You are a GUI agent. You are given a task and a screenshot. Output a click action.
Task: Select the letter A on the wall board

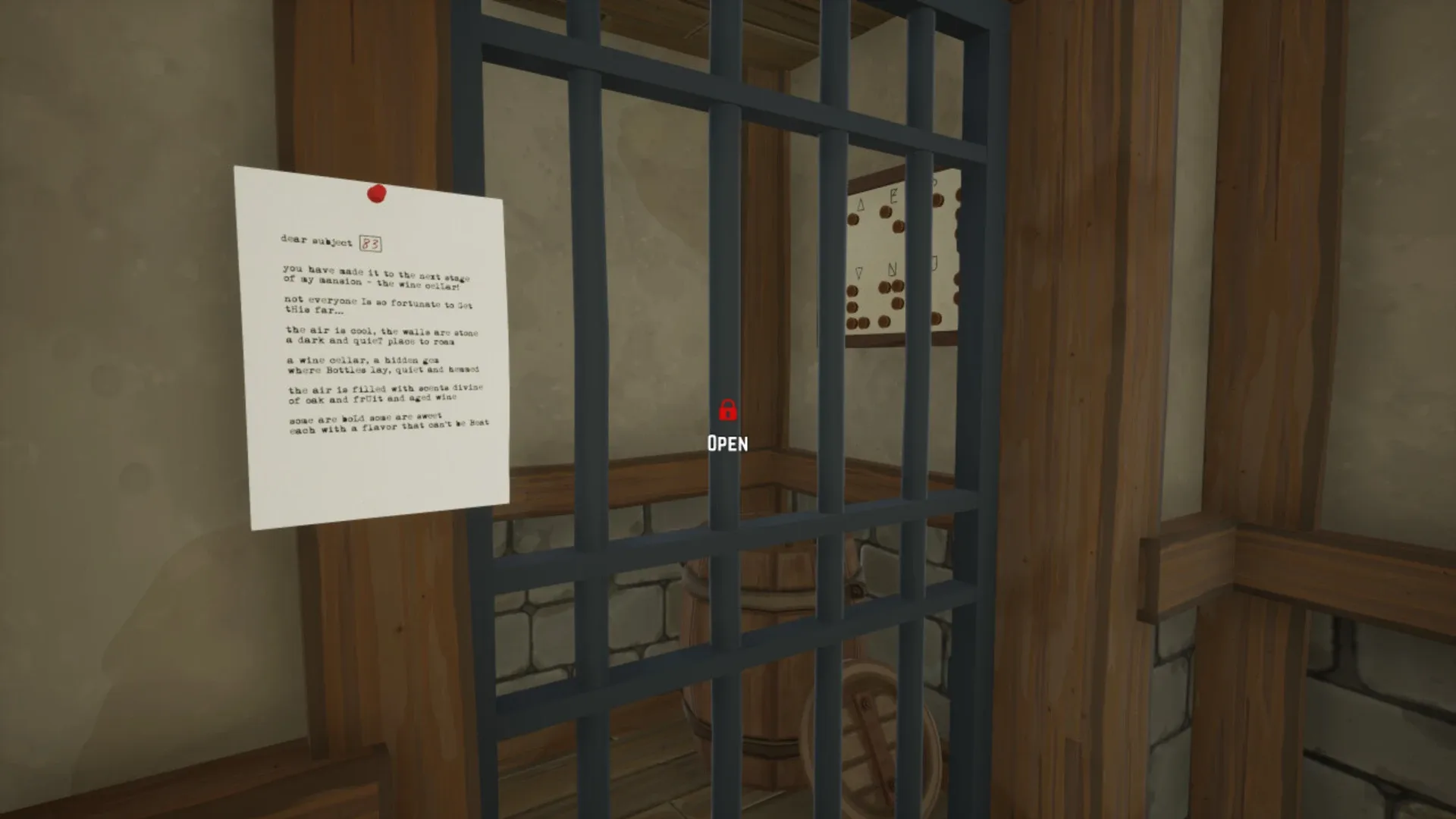click(x=861, y=203)
